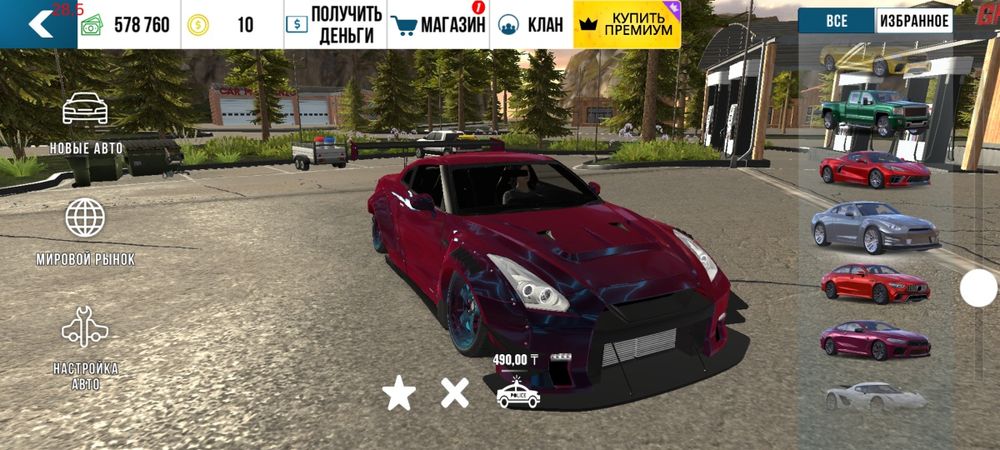
Task: Mark car as favorite with star icon
Action: [x=399, y=394]
